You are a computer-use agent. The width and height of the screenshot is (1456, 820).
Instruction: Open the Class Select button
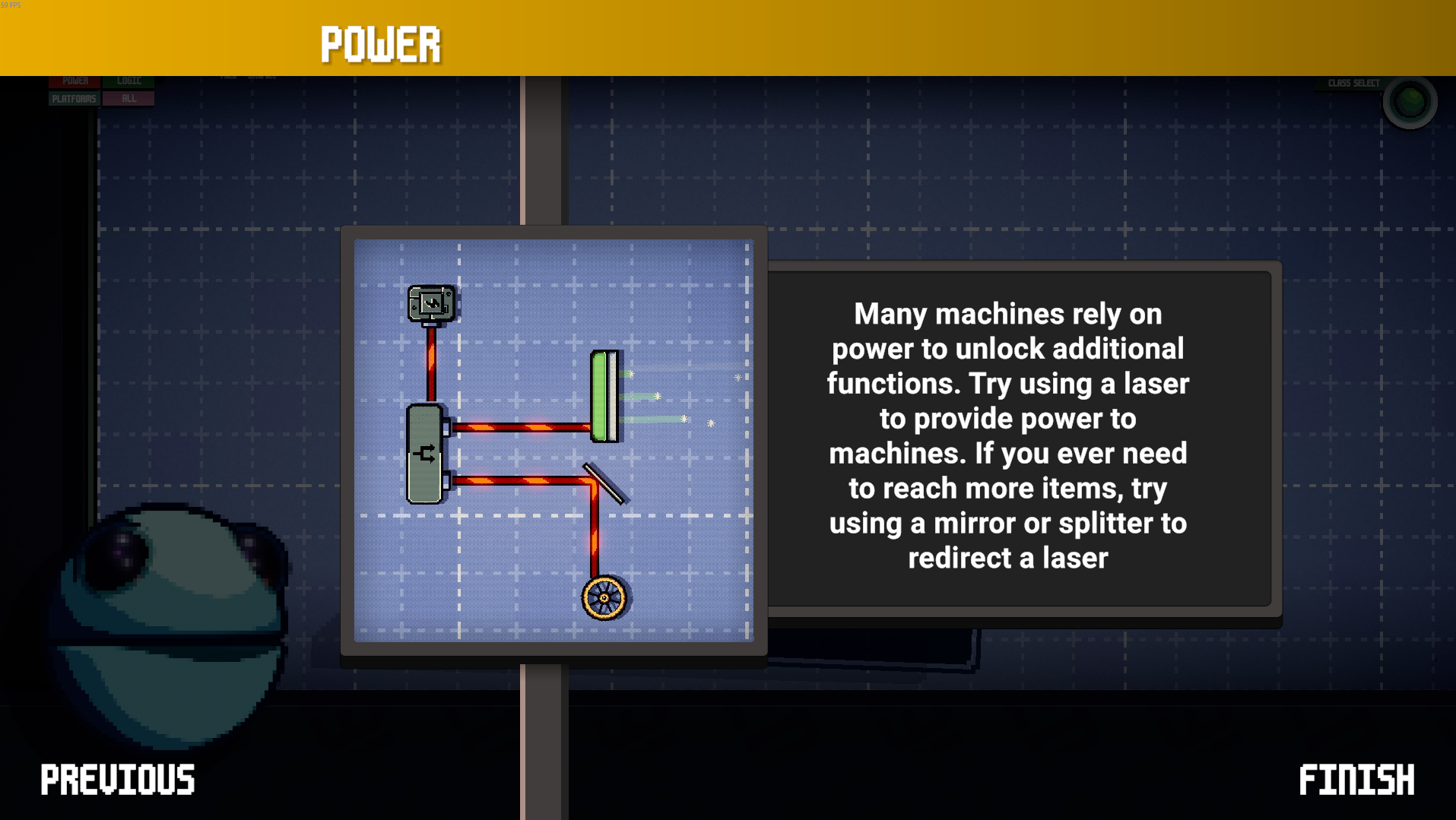click(1409, 101)
